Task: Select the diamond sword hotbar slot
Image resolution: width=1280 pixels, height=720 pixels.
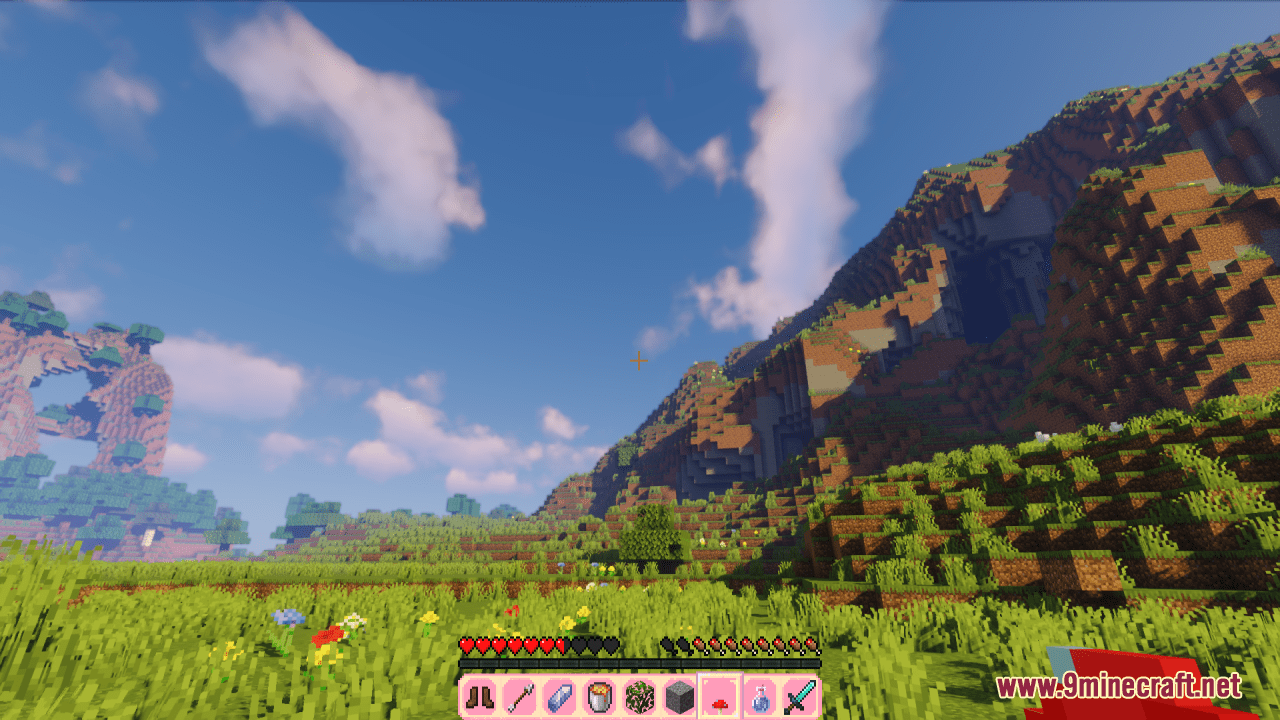Action: [x=798, y=697]
